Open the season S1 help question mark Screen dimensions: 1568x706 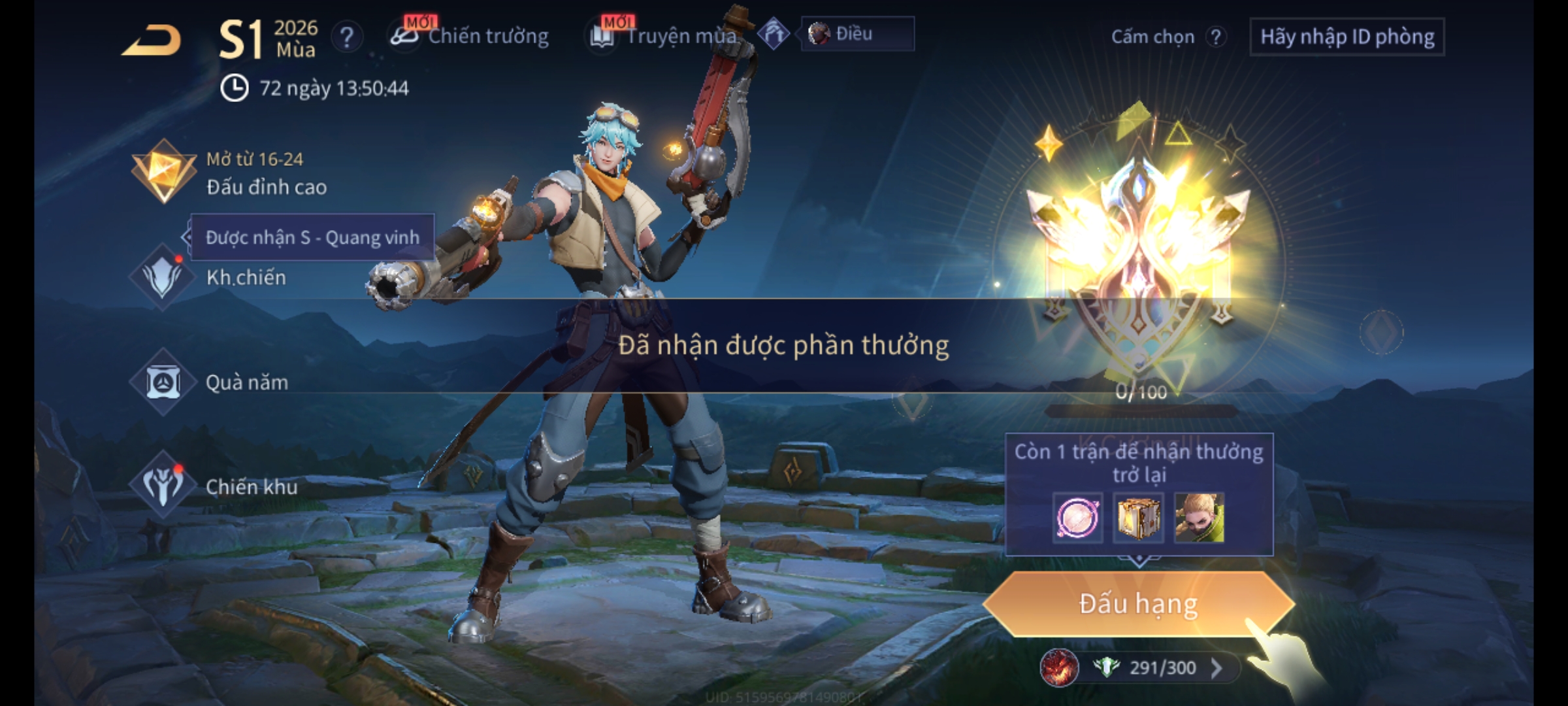click(x=346, y=37)
